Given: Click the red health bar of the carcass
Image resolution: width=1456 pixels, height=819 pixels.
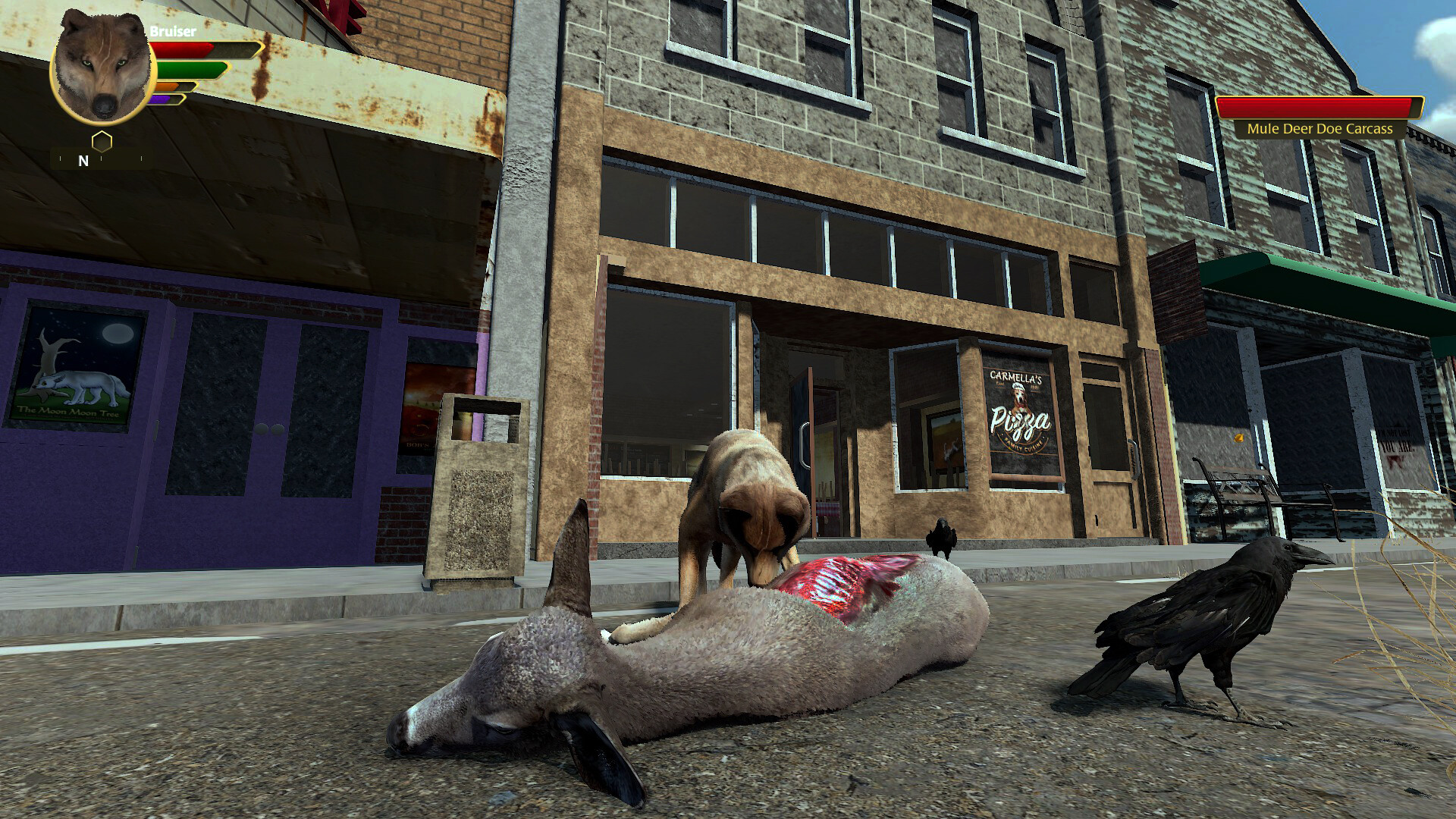Looking at the screenshot, I should 1318,107.
